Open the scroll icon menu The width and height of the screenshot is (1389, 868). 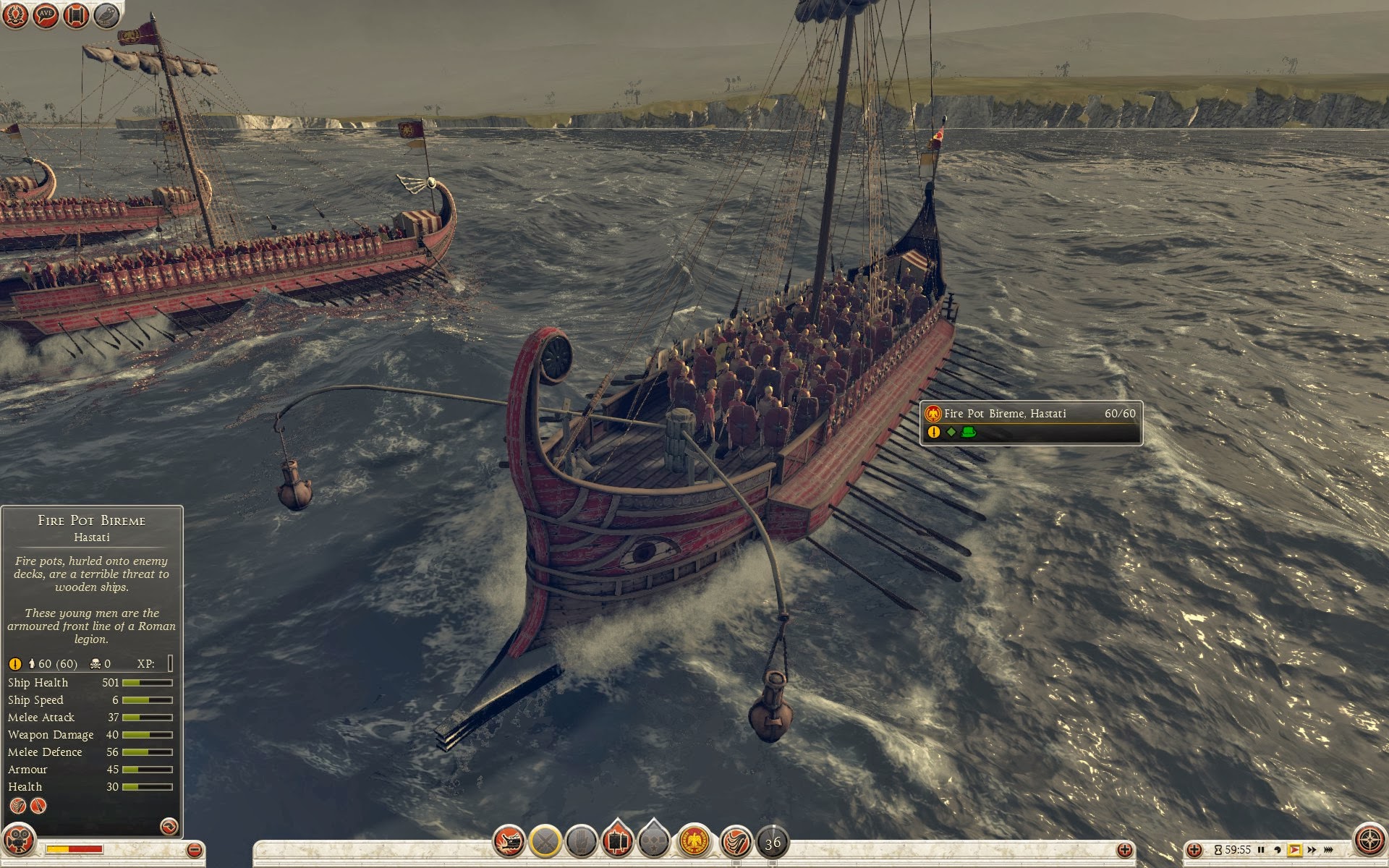(x=76, y=15)
